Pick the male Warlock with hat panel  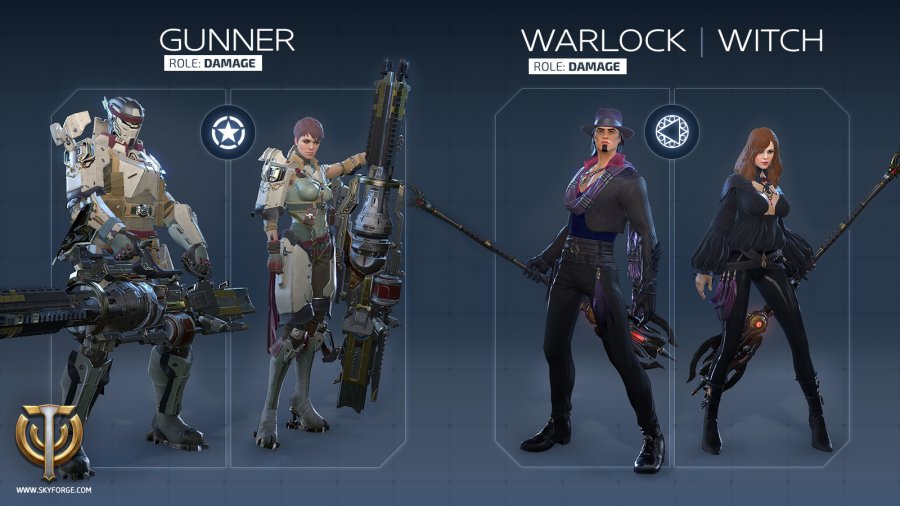[x=583, y=280]
